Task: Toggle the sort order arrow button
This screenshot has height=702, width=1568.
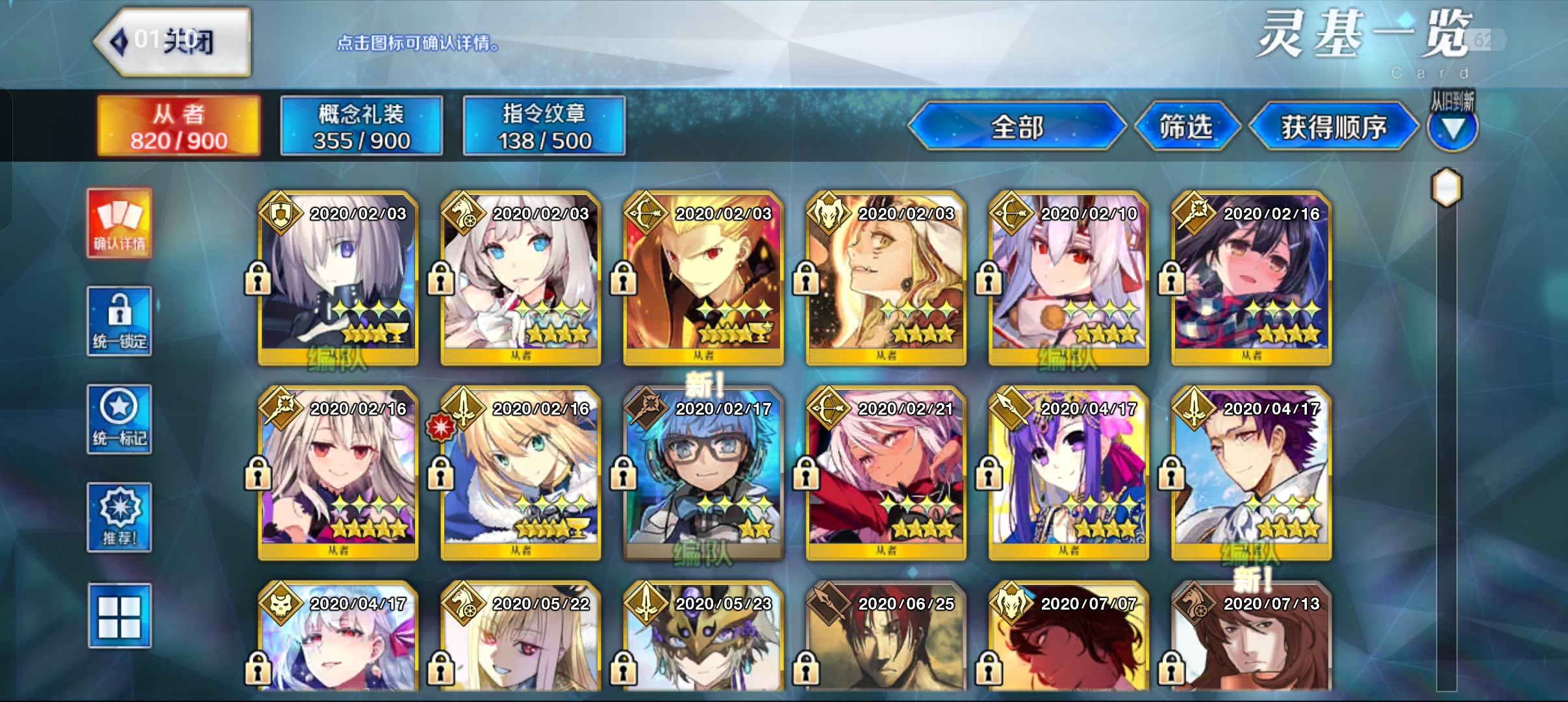Action: click(x=1452, y=127)
